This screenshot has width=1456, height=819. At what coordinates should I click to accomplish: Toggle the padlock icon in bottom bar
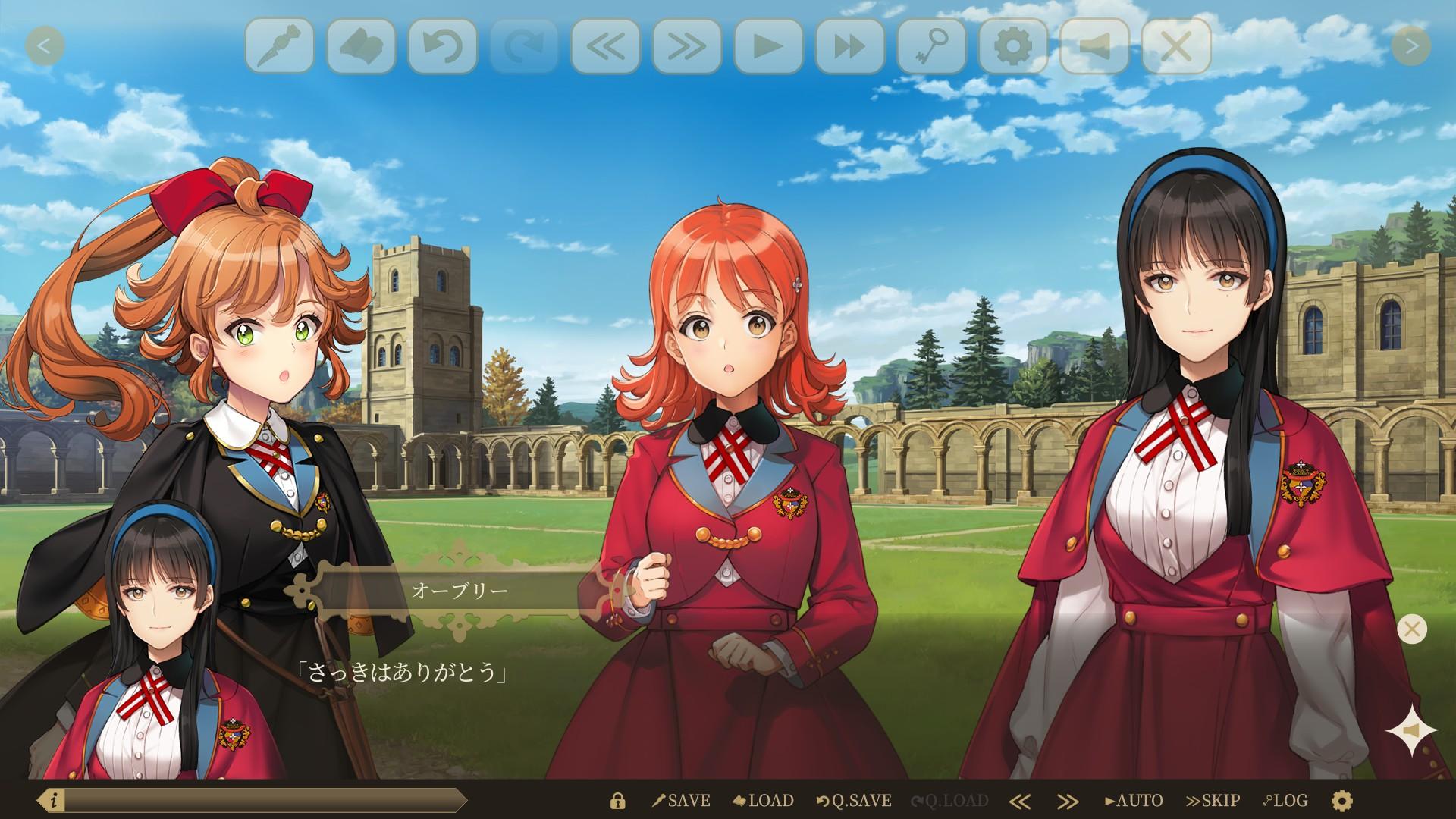pyautogui.click(x=618, y=801)
